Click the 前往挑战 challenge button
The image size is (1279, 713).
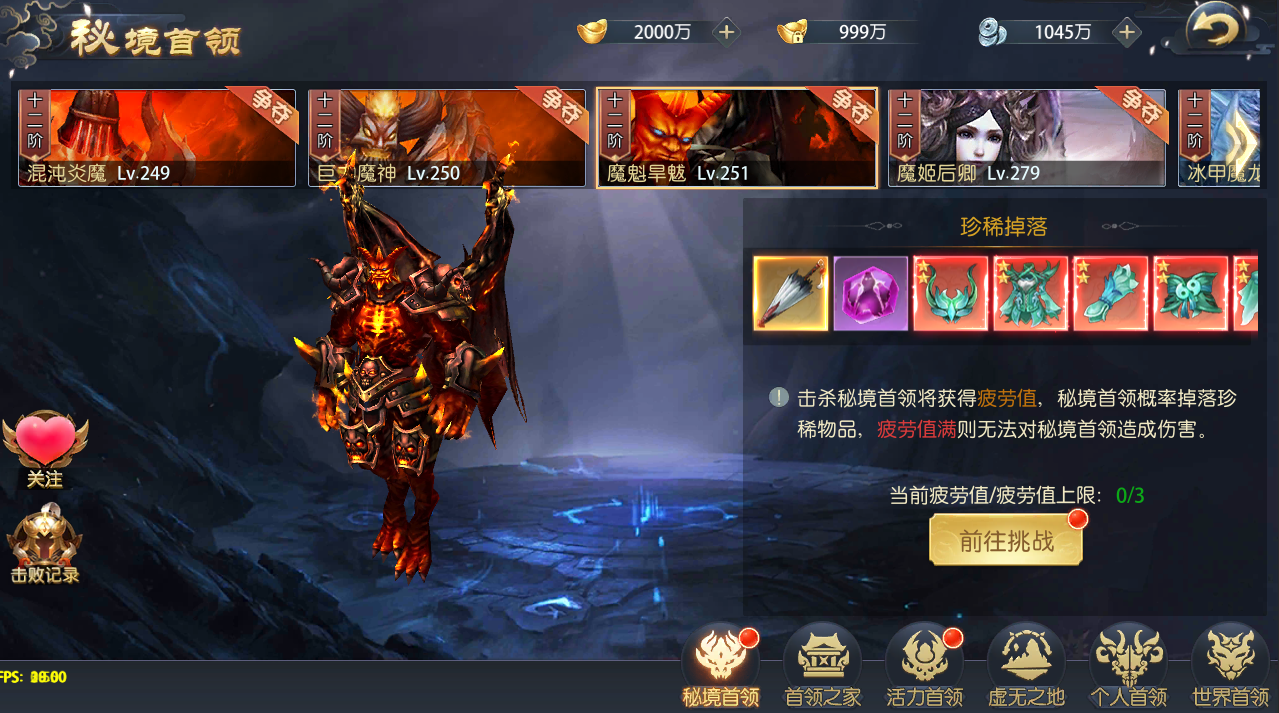pyautogui.click(x=1006, y=541)
